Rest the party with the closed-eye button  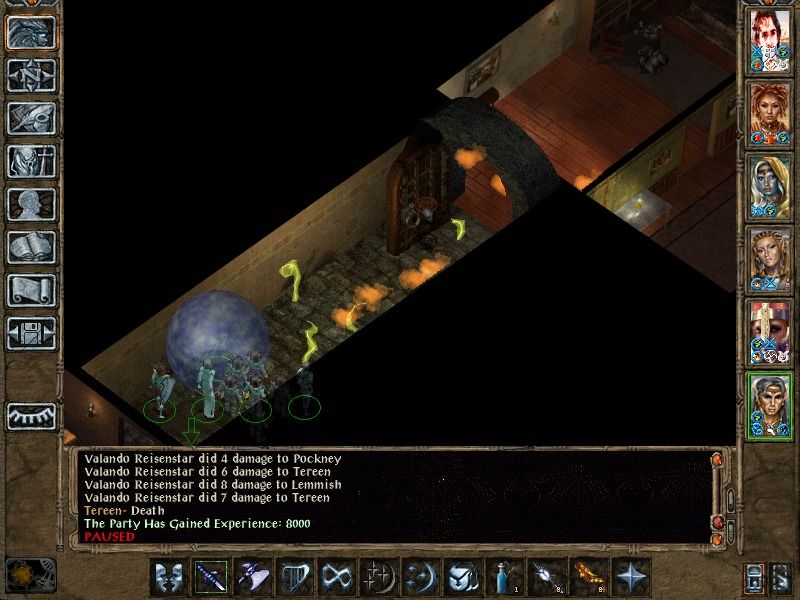point(30,415)
